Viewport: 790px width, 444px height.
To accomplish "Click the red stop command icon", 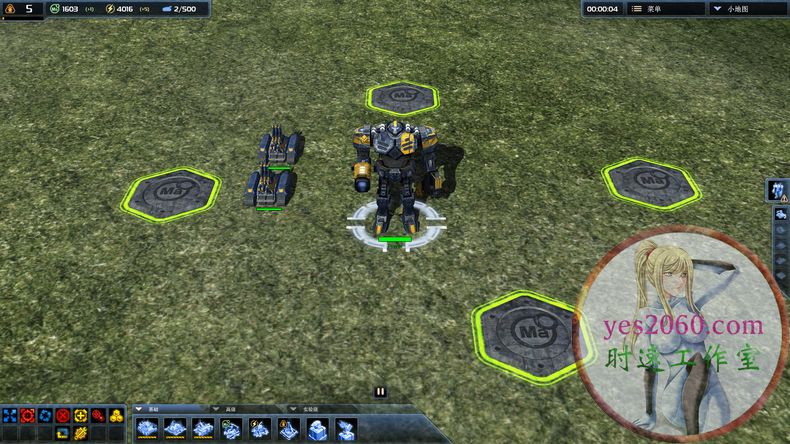I will coord(63,415).
